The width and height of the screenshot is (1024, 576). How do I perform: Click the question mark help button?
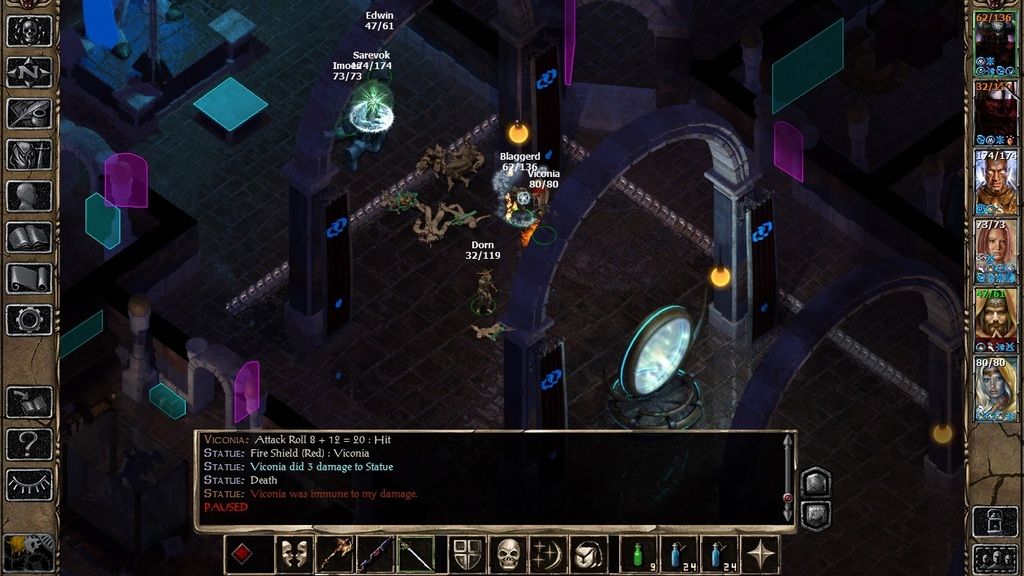[x=29, y=444]
